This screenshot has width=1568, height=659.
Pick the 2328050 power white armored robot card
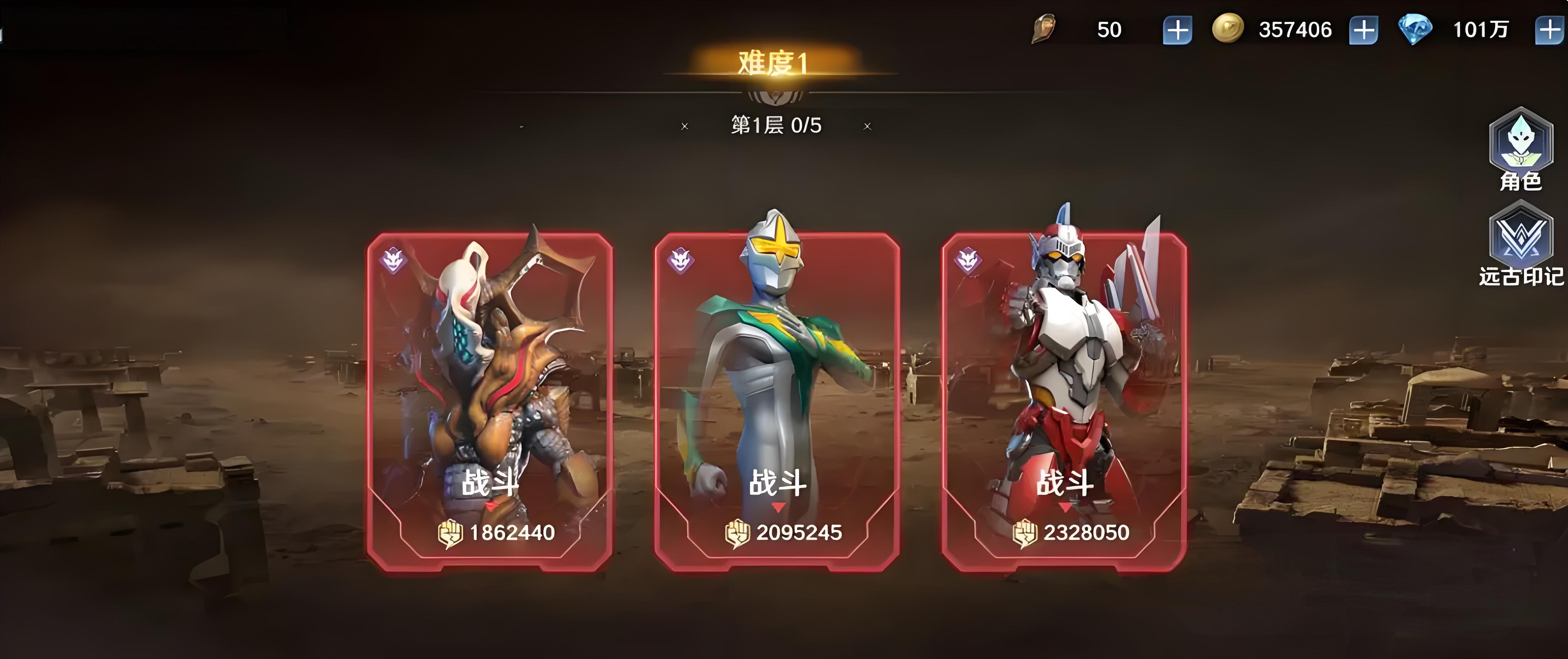pos(1064,402)
